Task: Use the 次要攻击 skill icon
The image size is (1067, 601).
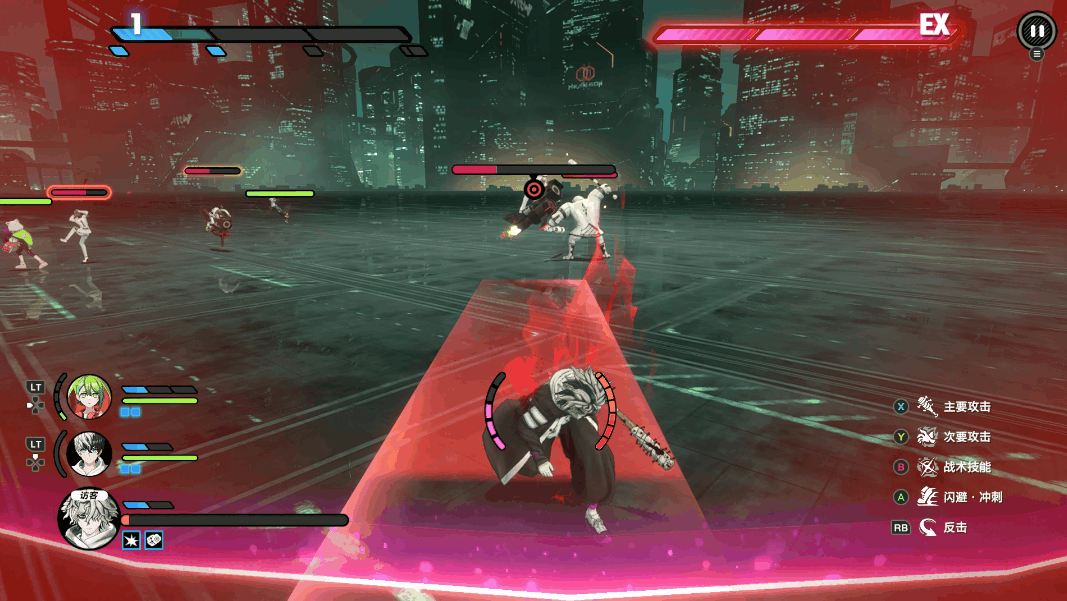Action: (927, 437)
